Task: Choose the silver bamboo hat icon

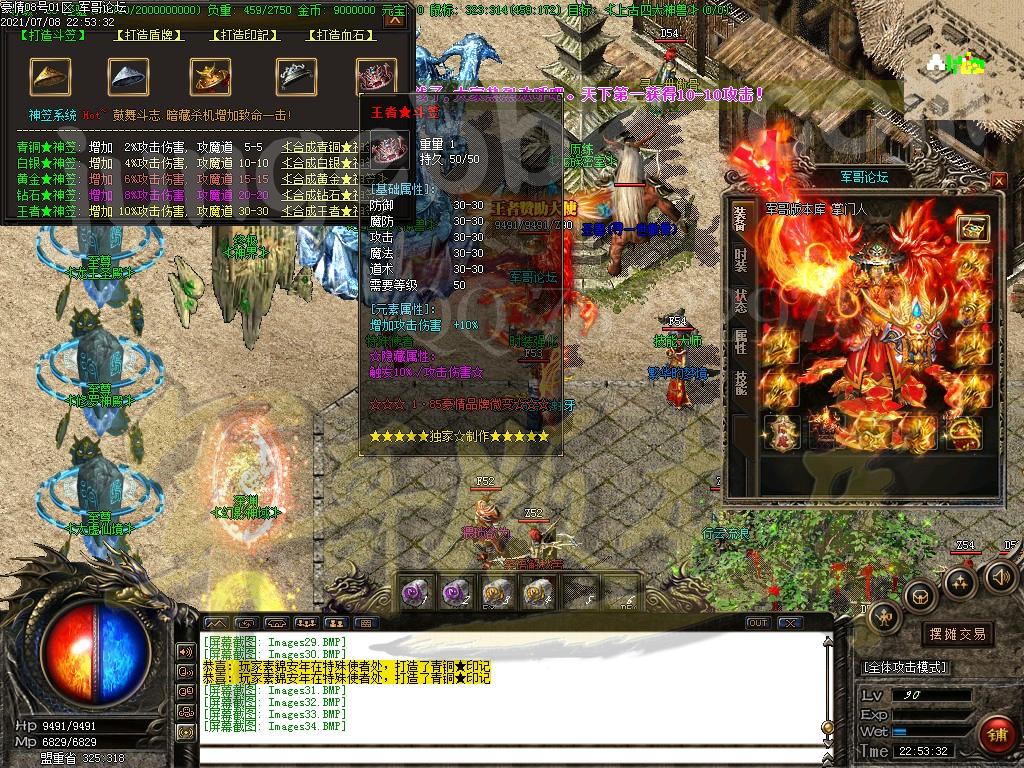Action: pos(128,76)
